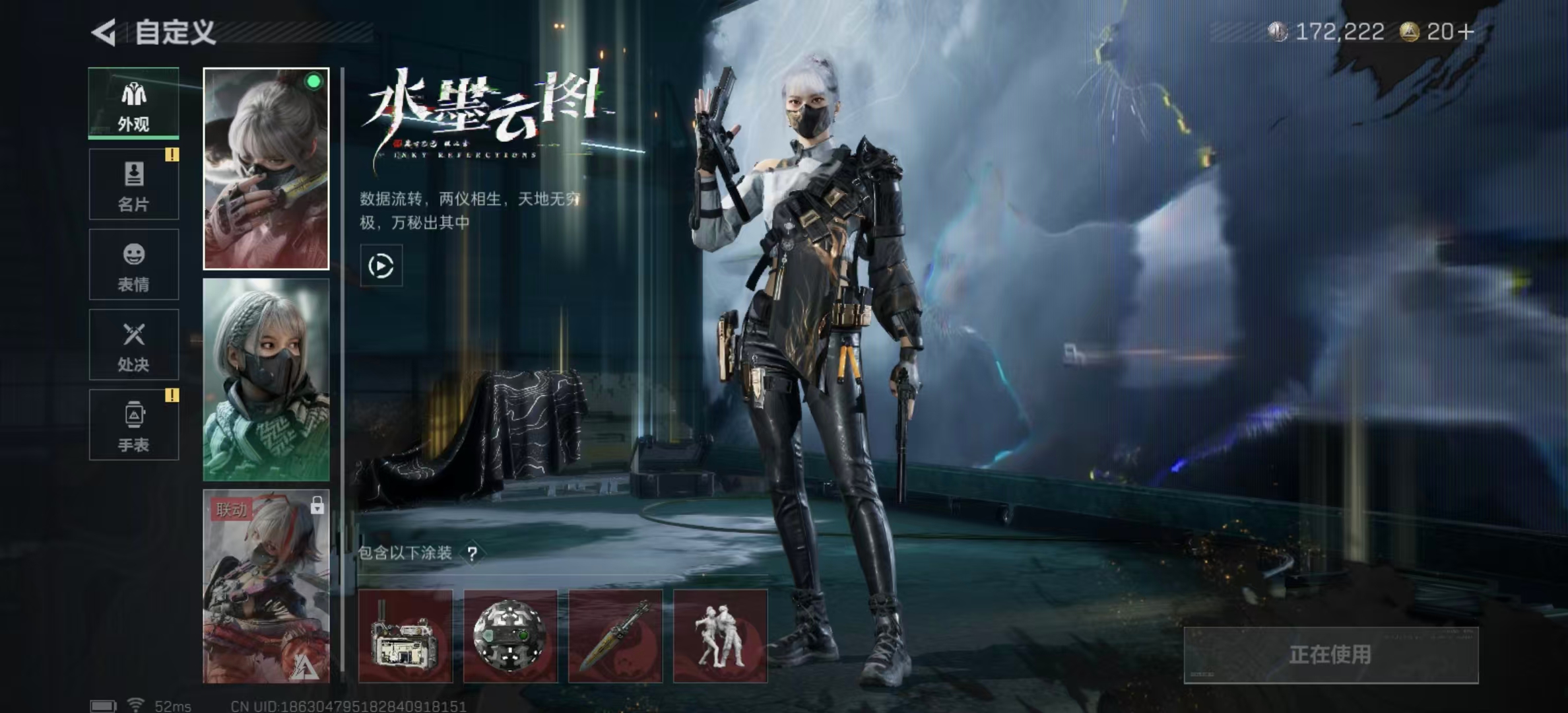This screenshot has height=713, width=1568.
Task: Click the 正在使用 in-use button
Action: click(1330, 655)
